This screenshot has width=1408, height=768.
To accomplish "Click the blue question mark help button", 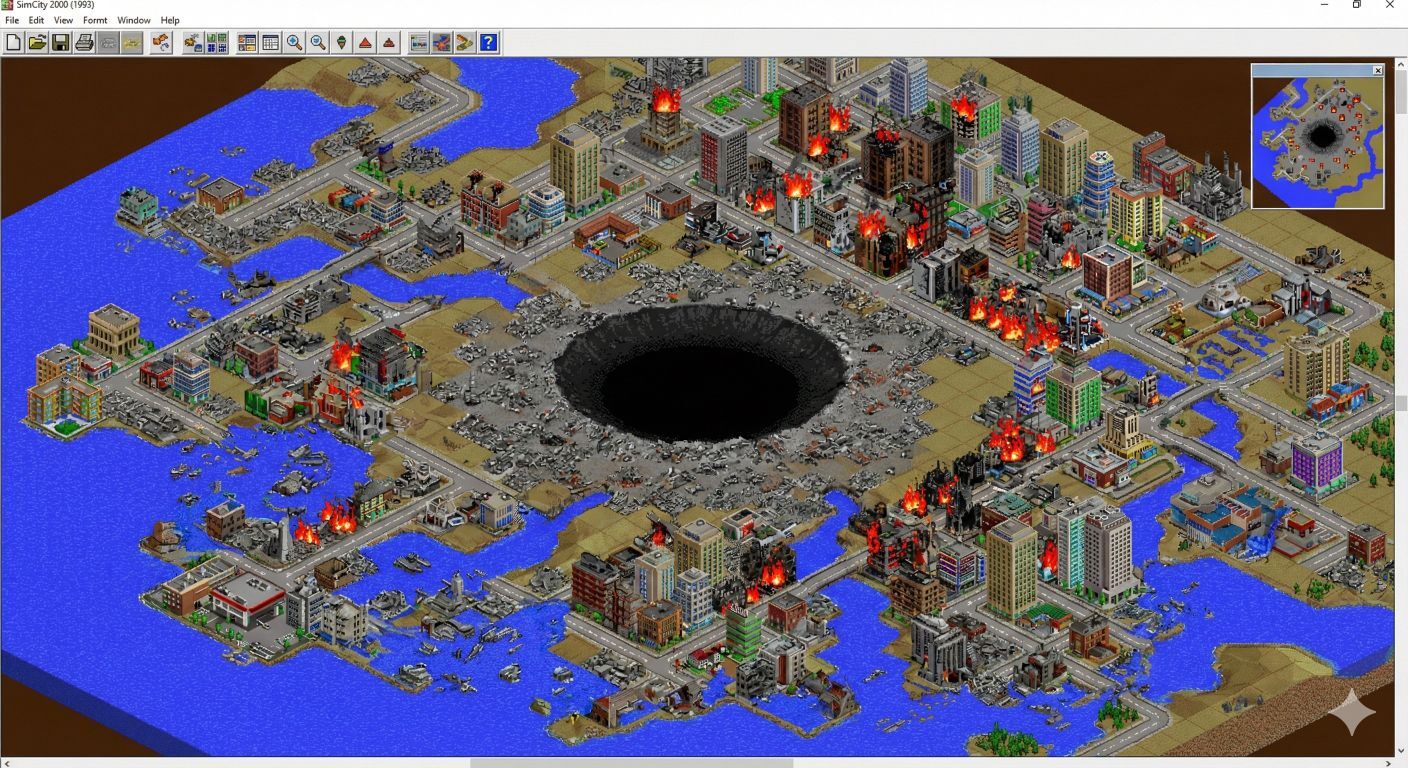I will coord(488,42).
